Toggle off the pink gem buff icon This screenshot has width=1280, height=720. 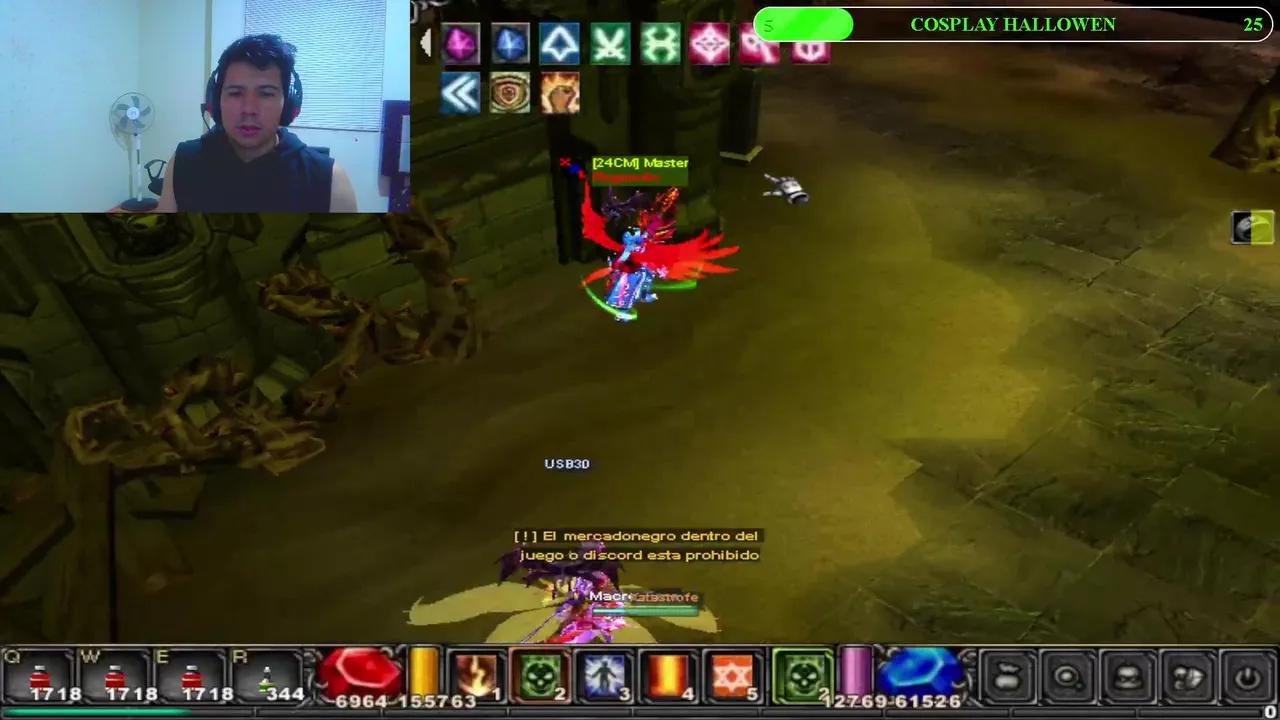(460, 43)
